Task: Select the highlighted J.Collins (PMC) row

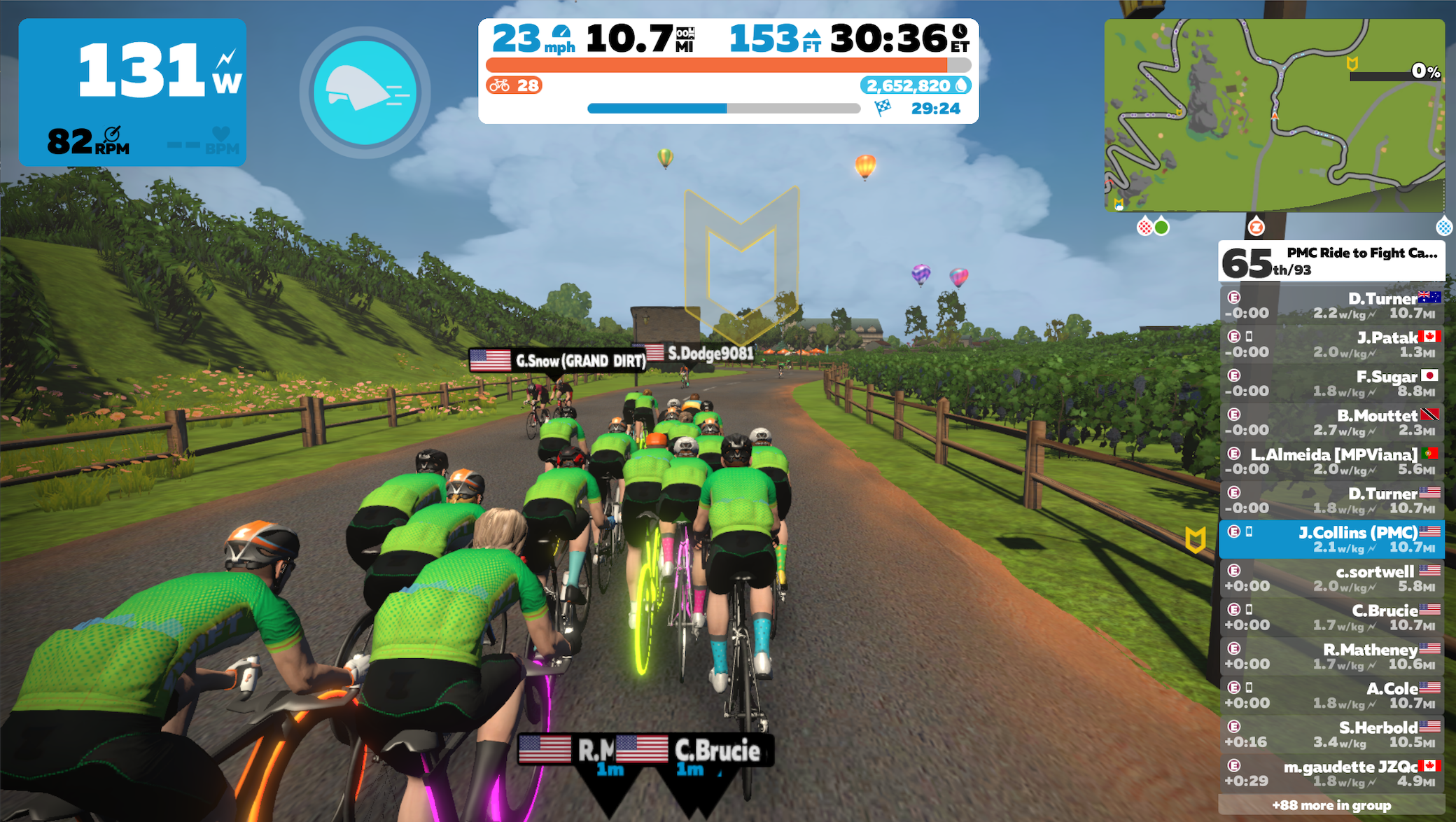Action: 1331,539
